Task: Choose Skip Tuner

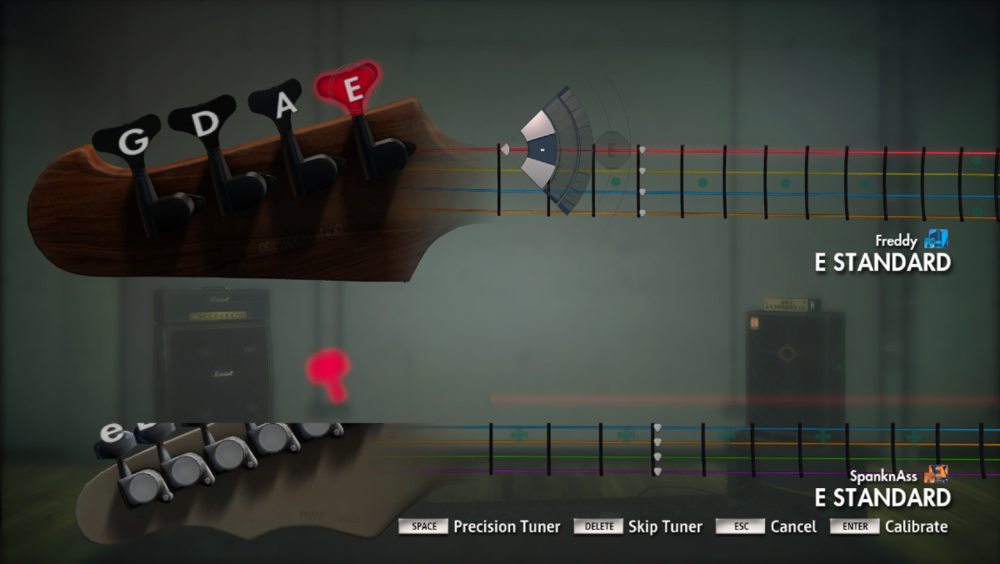Action: tap(667, 527)
